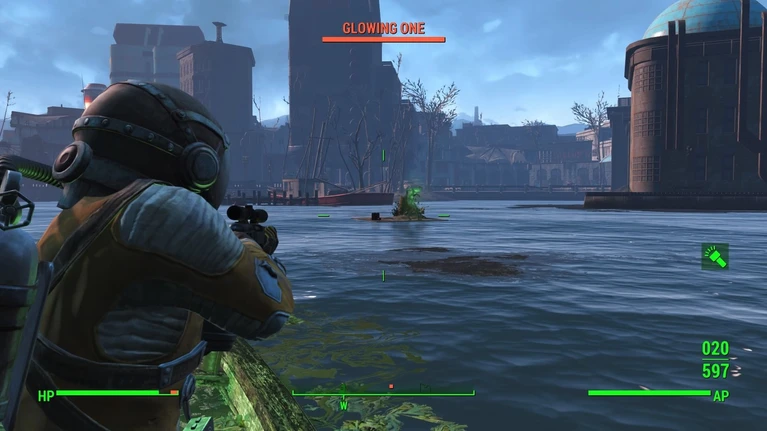Click the compass bar's W direction marker
Image resolution: width=767 pixels, height=431 pixels.
coord(343,406)
